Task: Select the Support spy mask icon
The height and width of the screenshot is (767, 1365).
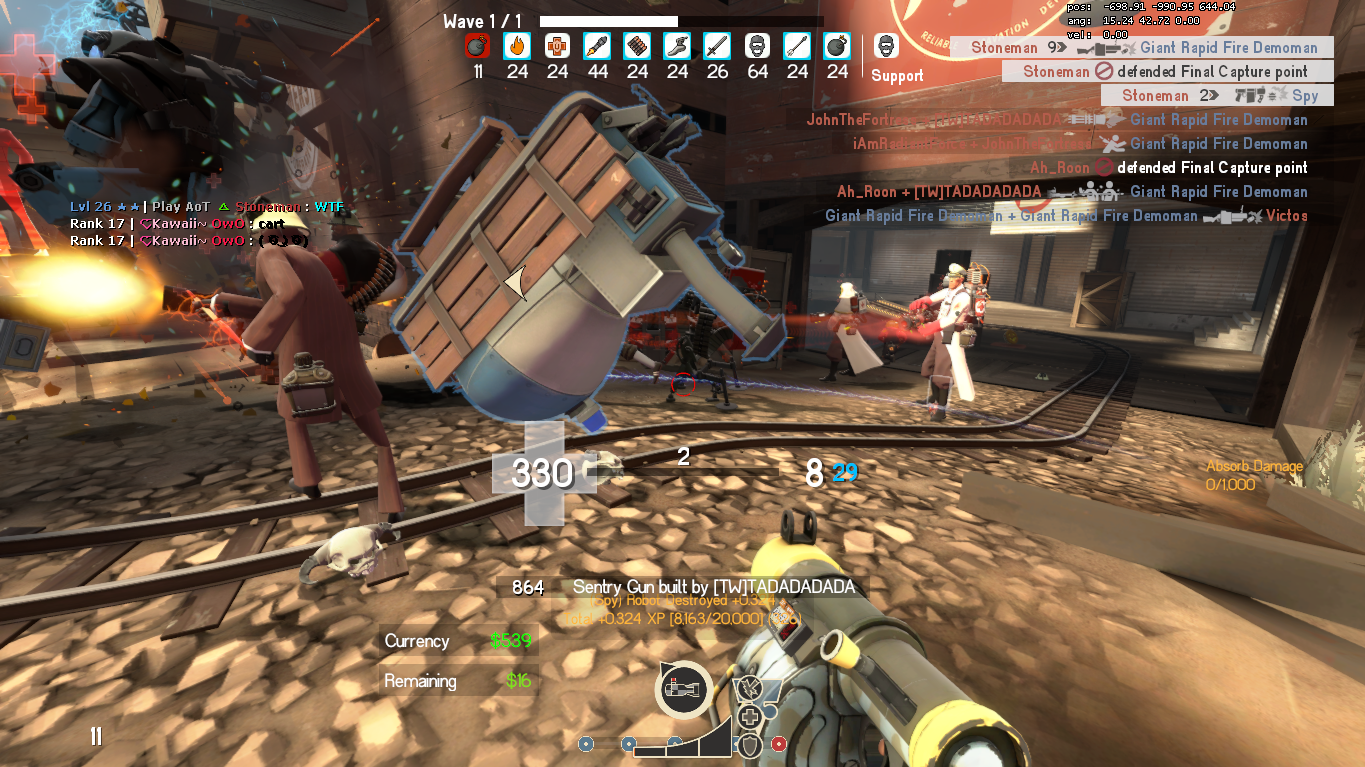Action: pos(886,46)
